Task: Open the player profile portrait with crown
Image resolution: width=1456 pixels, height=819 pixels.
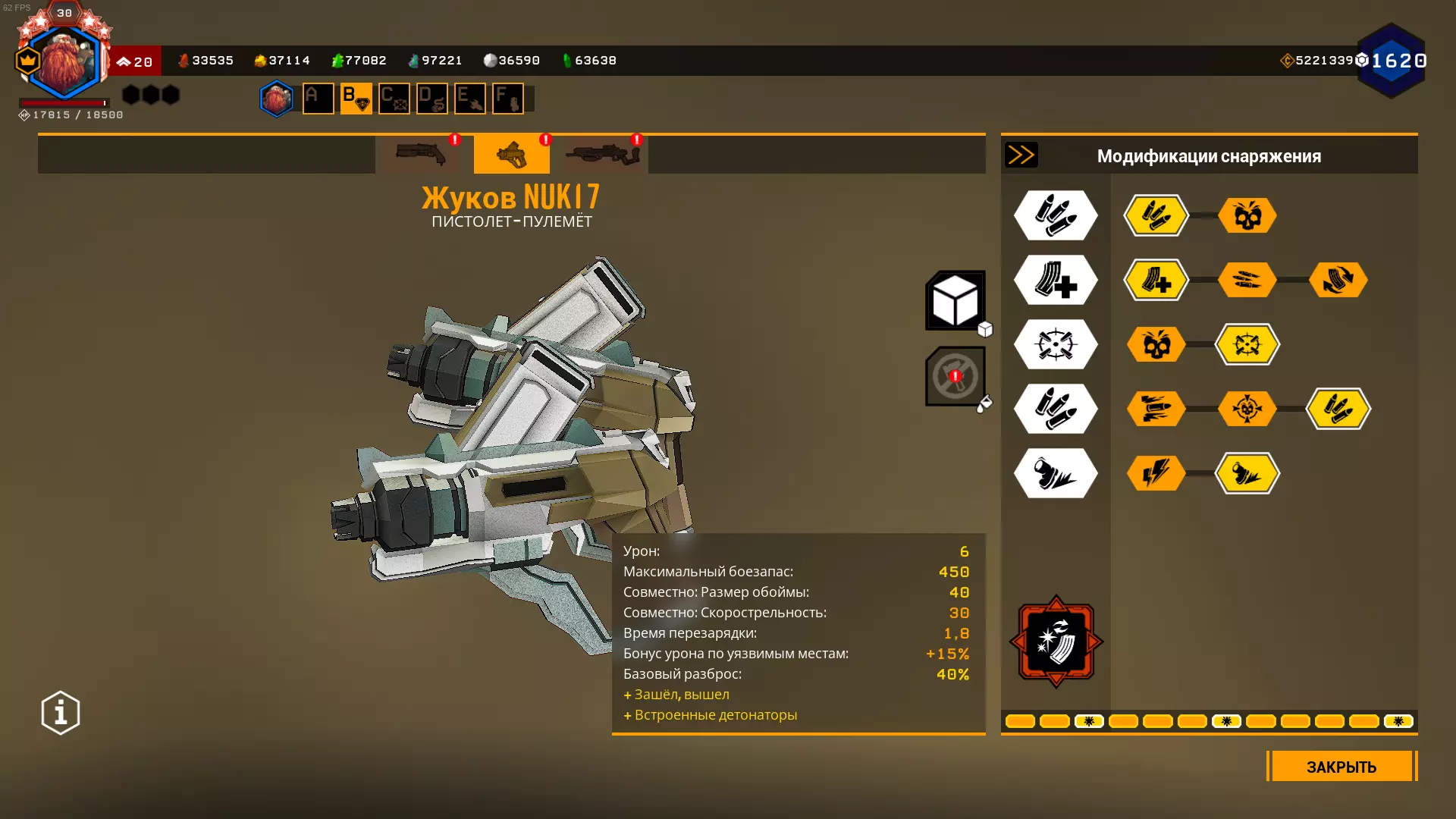Action: coord(64,62)
